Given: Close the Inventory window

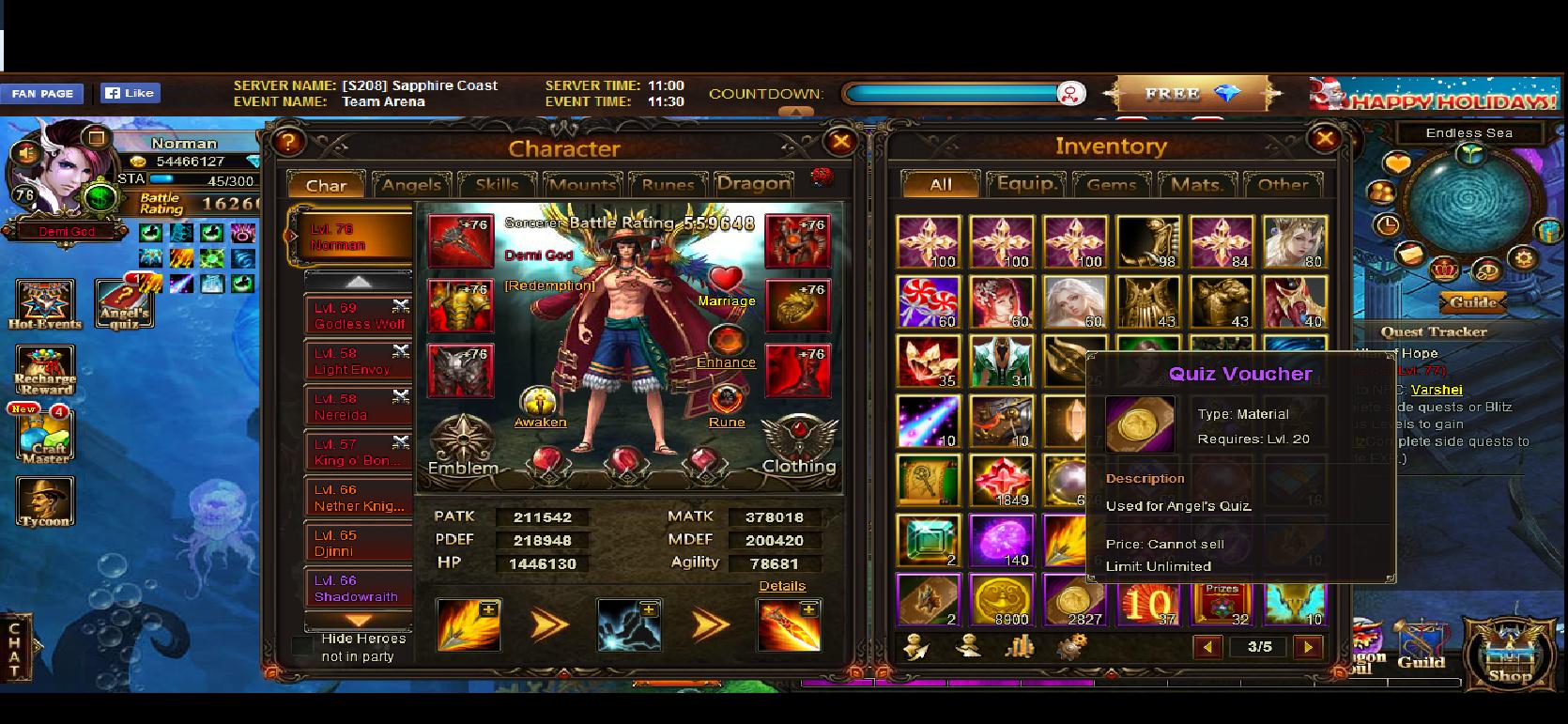Looking at the screenshot, I should 1324,140.
